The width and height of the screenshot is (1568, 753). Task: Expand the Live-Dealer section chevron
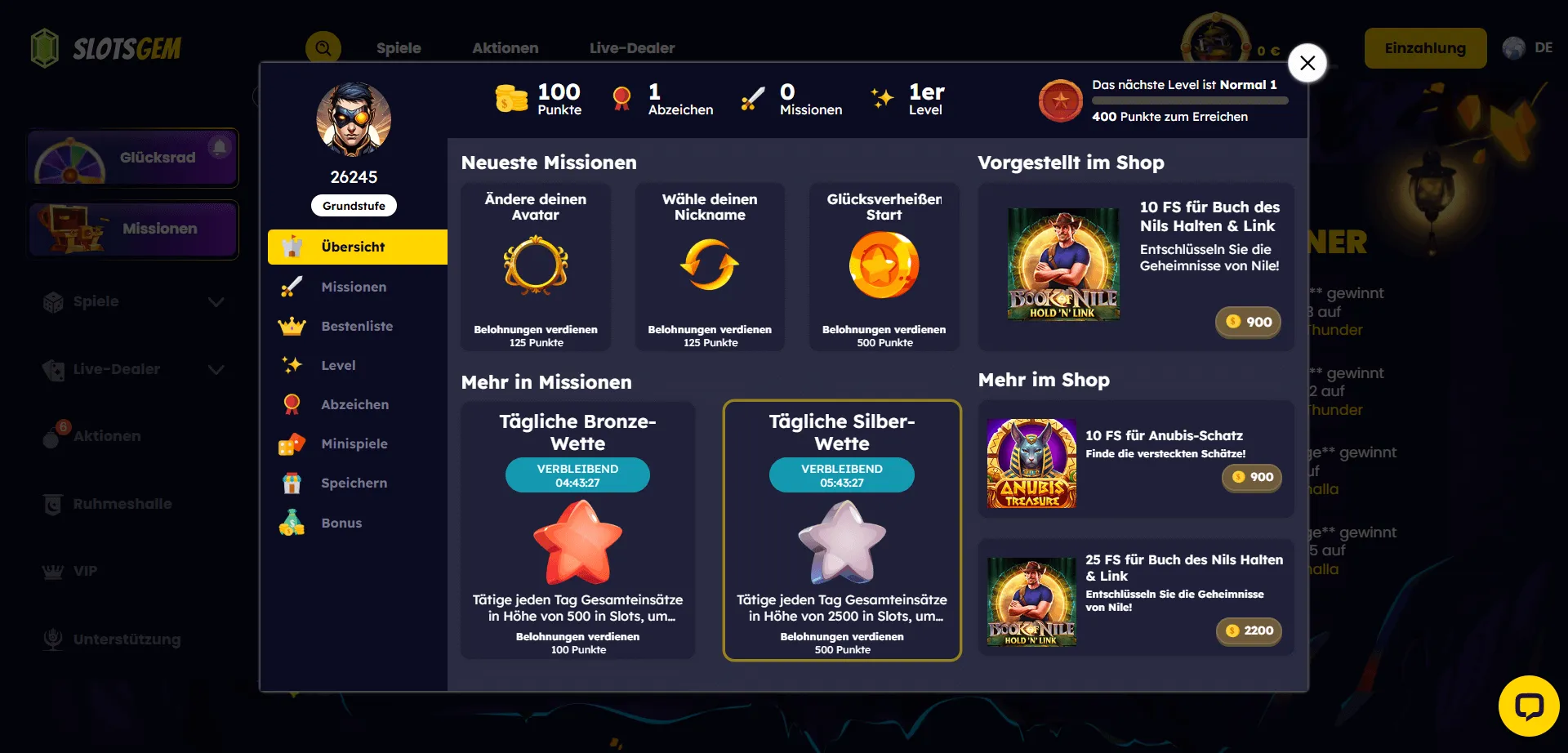tap(216, 369)
